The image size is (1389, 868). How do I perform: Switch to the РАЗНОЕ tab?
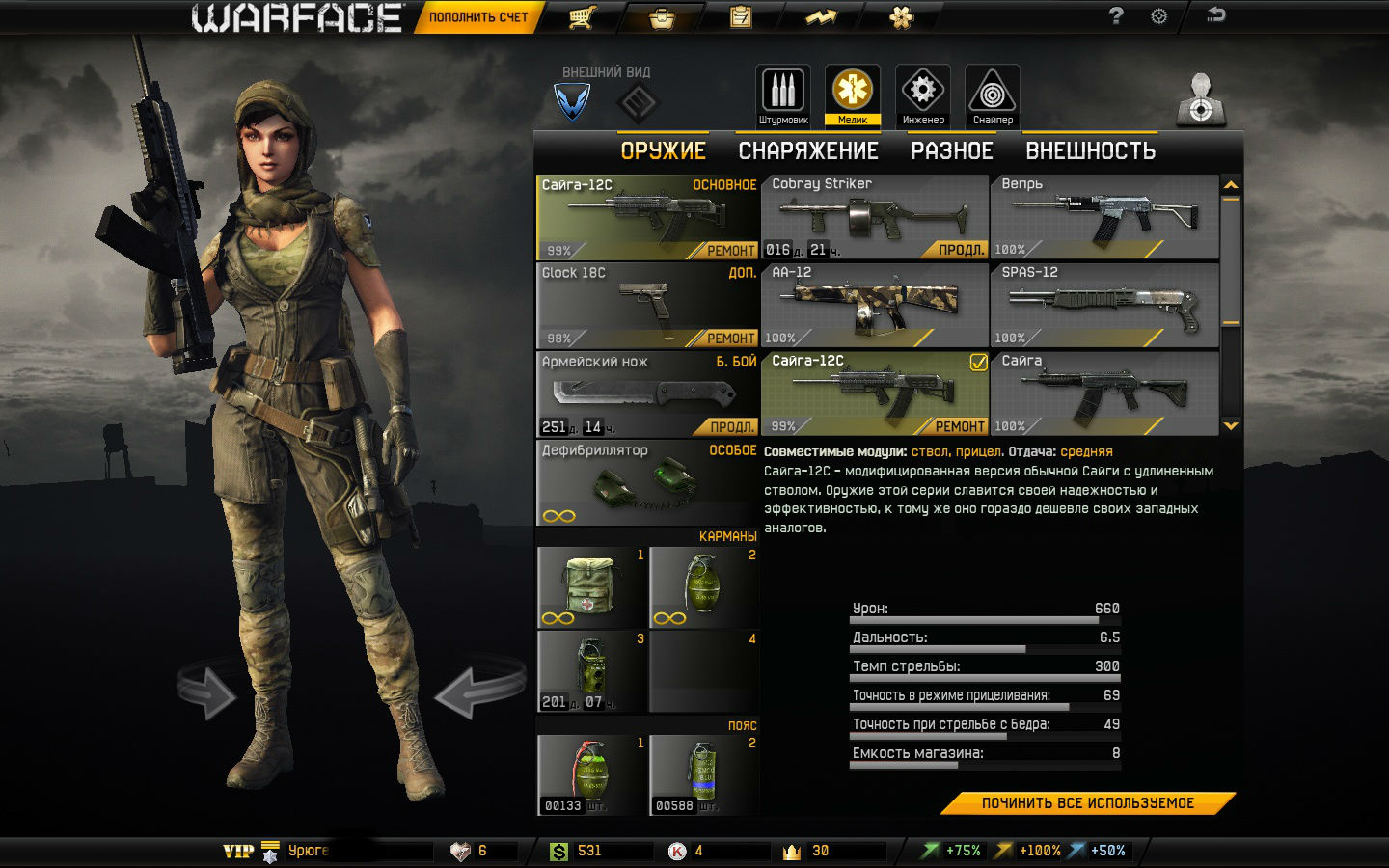[x=952, y=151]
